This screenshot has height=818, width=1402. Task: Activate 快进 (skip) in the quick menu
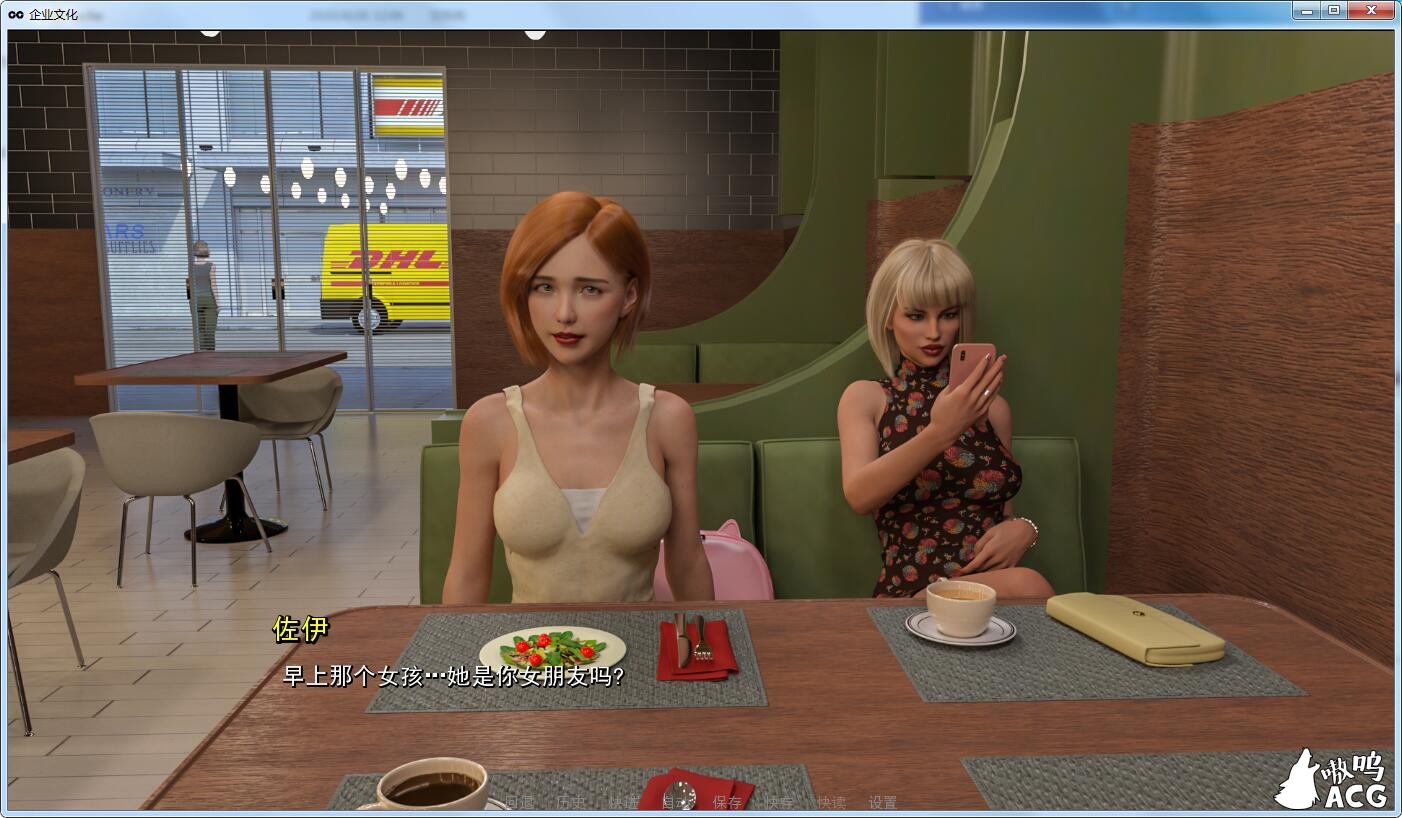tap(623, 802)
